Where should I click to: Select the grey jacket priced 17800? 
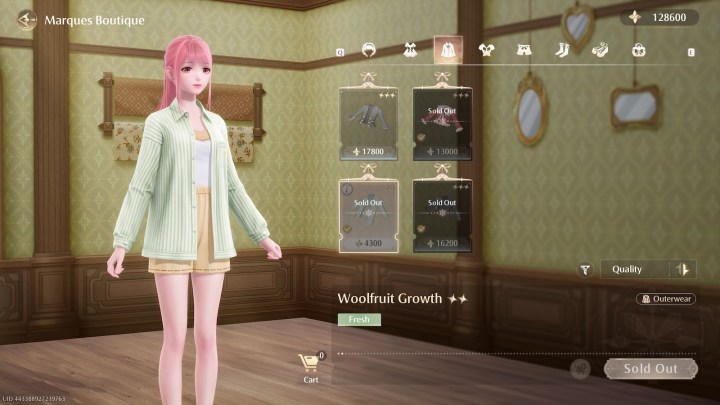coord(368,121)
